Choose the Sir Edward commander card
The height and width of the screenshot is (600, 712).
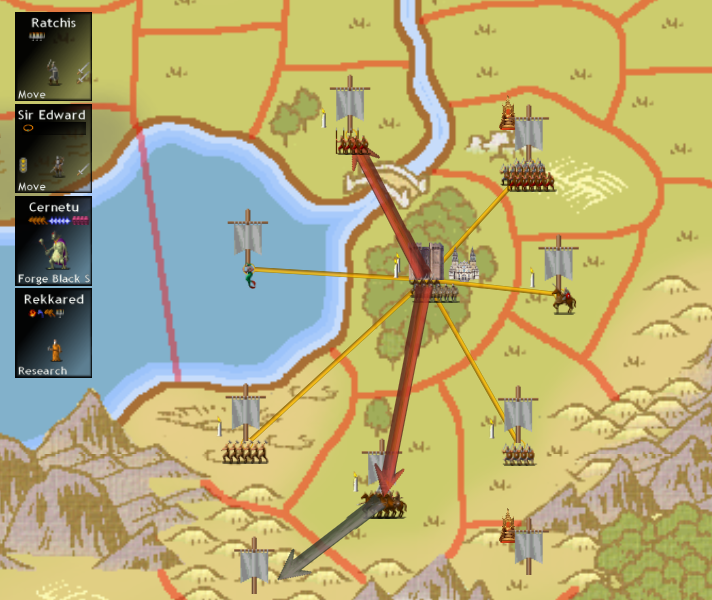(54, 149)
